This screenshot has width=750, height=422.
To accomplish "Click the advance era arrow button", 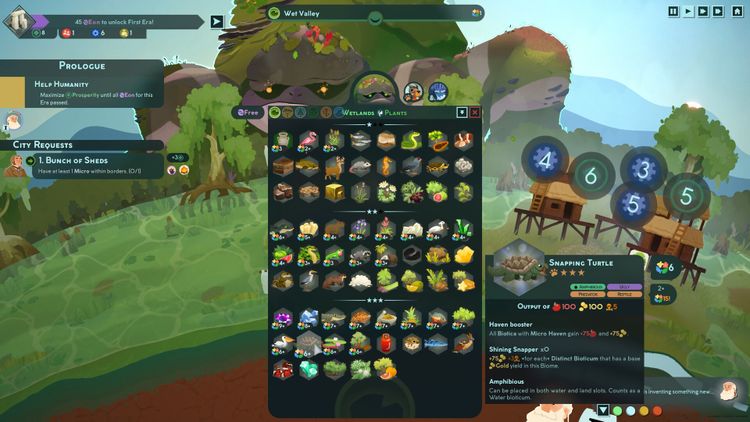I will (x=217, y=21).
